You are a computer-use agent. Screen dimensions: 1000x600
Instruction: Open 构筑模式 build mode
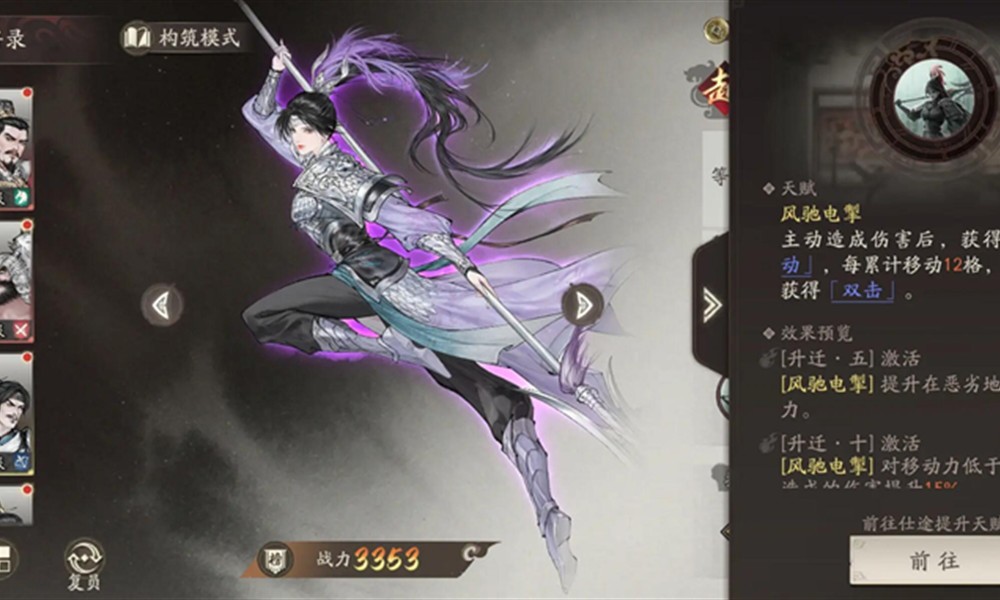tap(182, 38)
